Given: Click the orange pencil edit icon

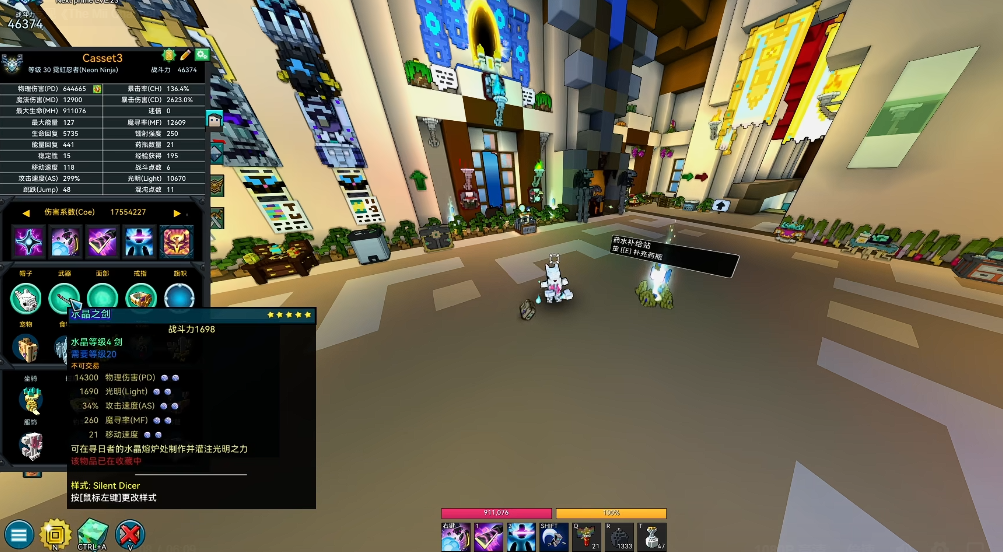Looking at the screenshot, I should pos(185,54).
